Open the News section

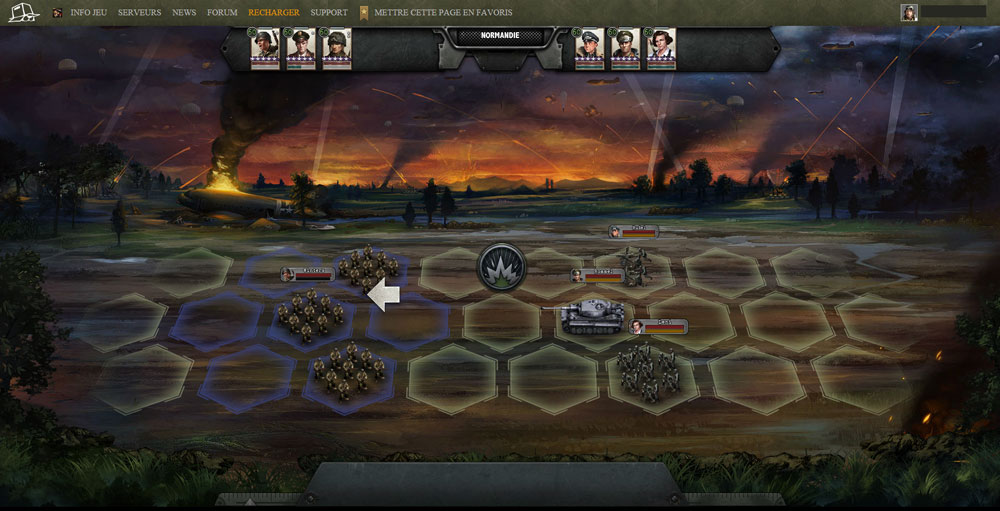184,13
